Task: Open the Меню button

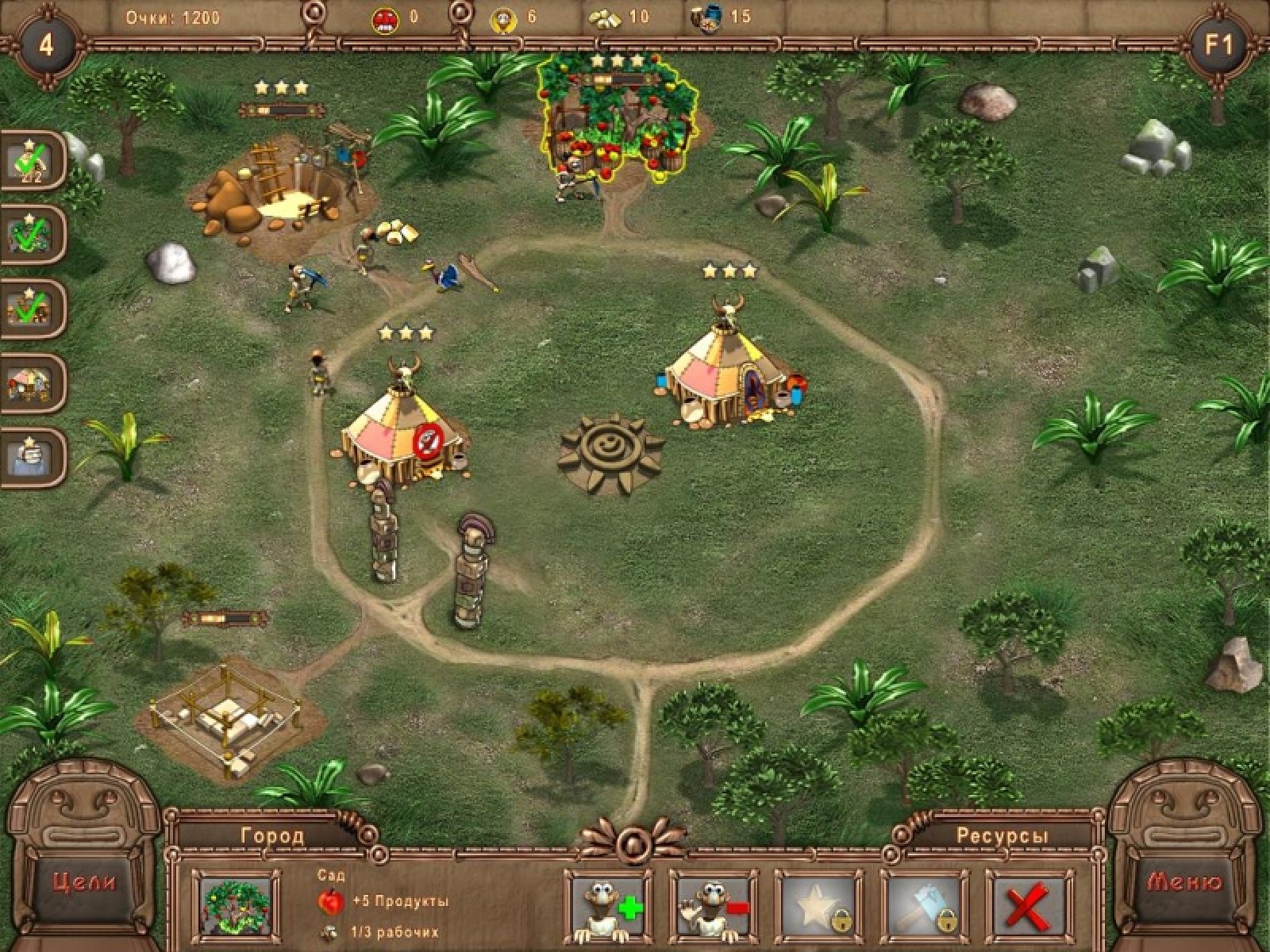Action: point(1185,881)
